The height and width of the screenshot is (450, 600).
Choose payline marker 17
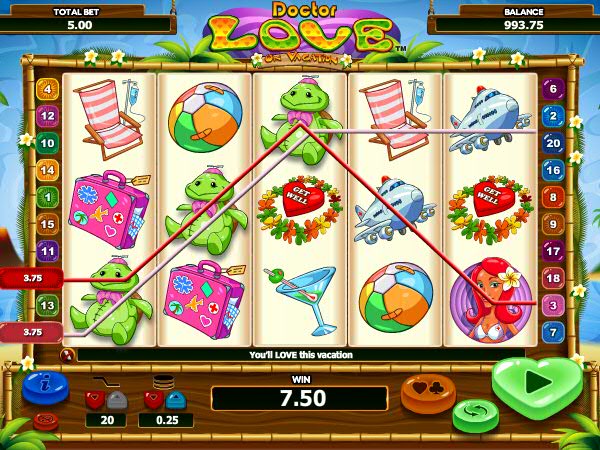click(553, 251)
